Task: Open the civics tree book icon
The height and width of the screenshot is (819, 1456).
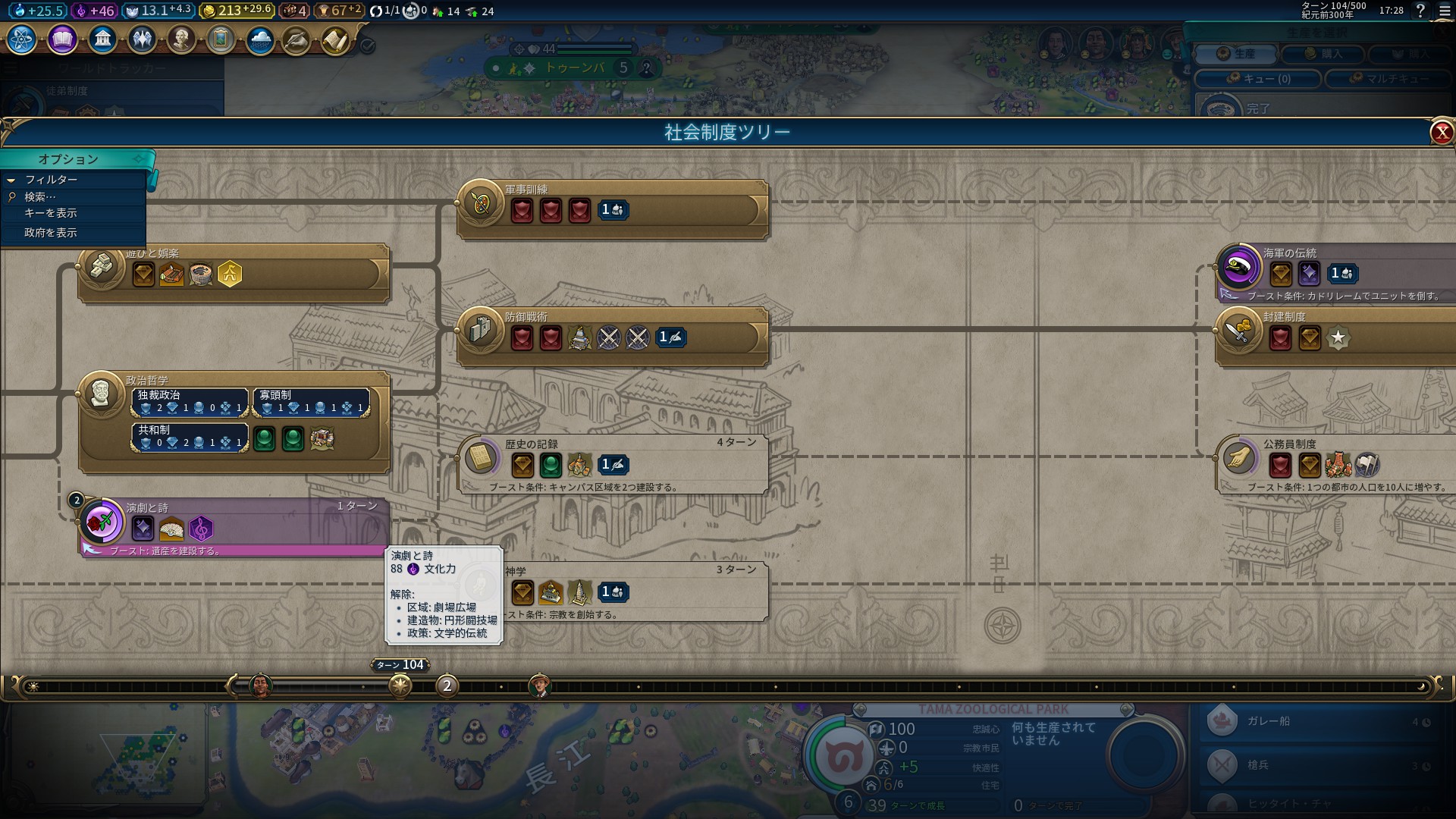Action: pos(62,39)
